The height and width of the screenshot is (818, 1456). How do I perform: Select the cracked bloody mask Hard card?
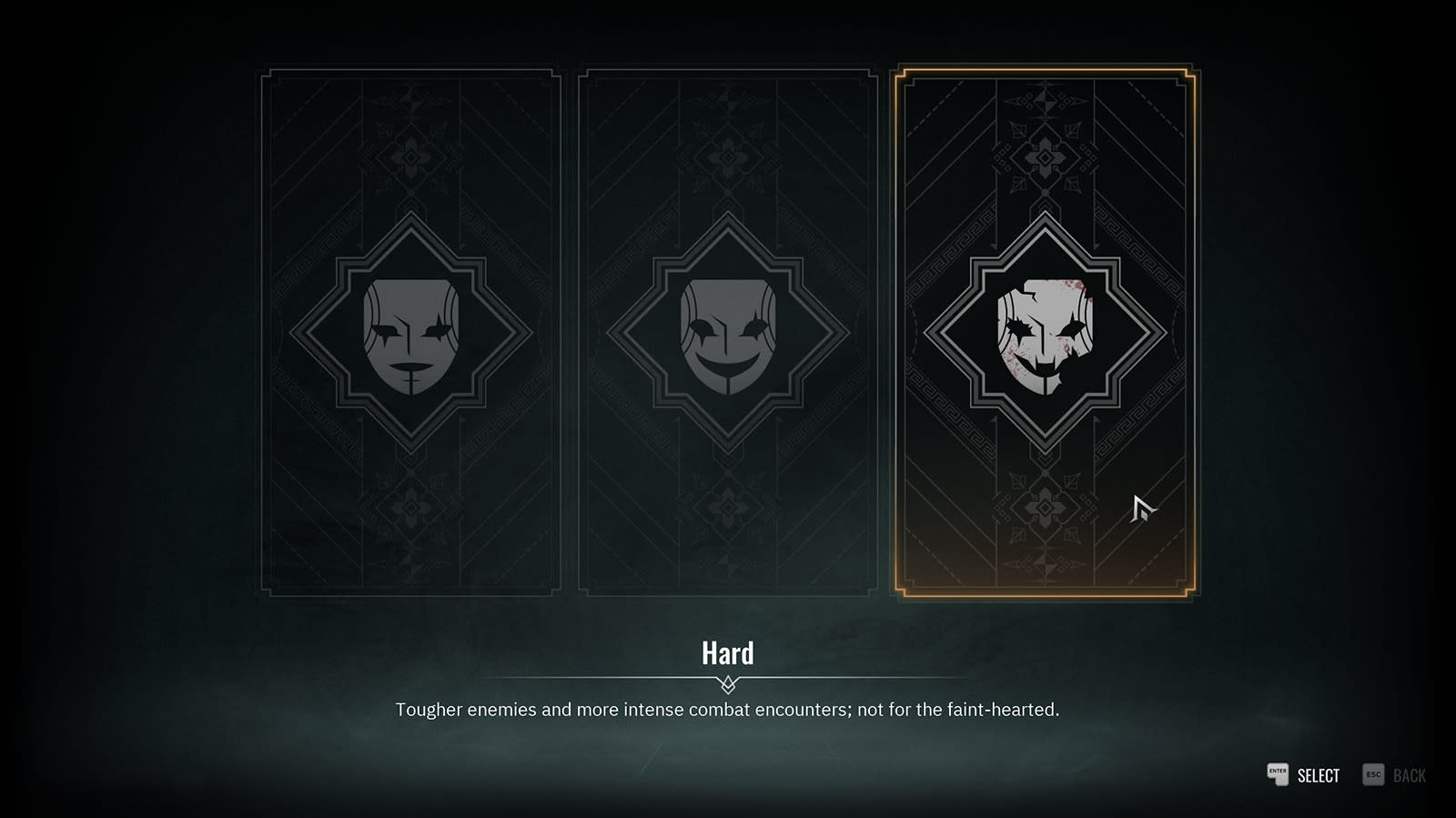point(1045,333)
